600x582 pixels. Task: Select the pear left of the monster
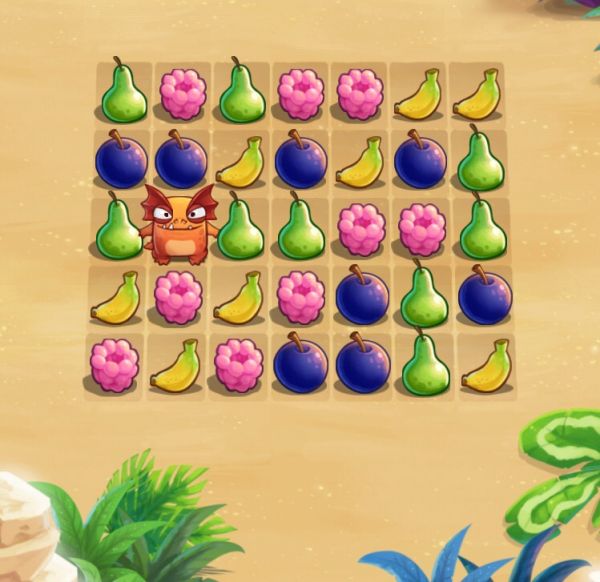(x=119, y=229)
